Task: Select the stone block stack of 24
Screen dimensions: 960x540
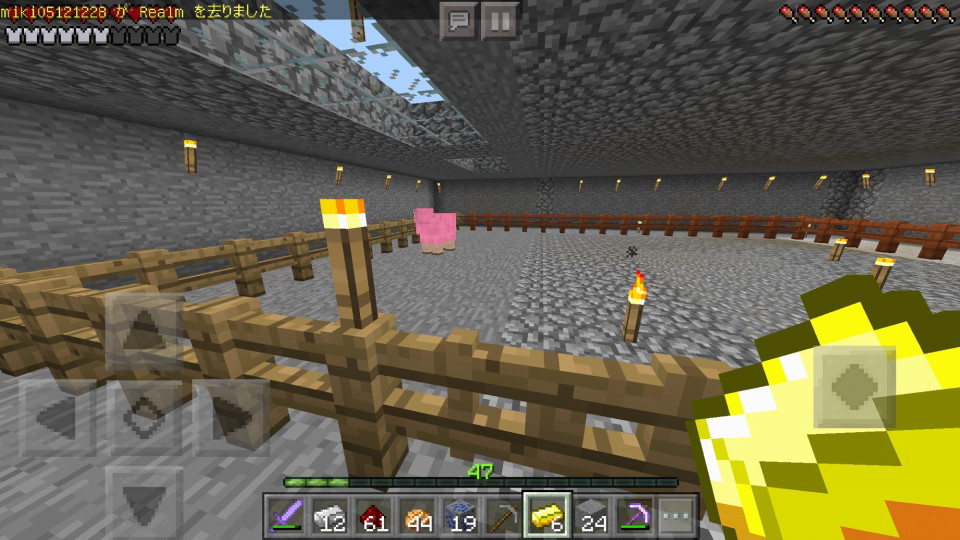Action: tap(590, 516)
